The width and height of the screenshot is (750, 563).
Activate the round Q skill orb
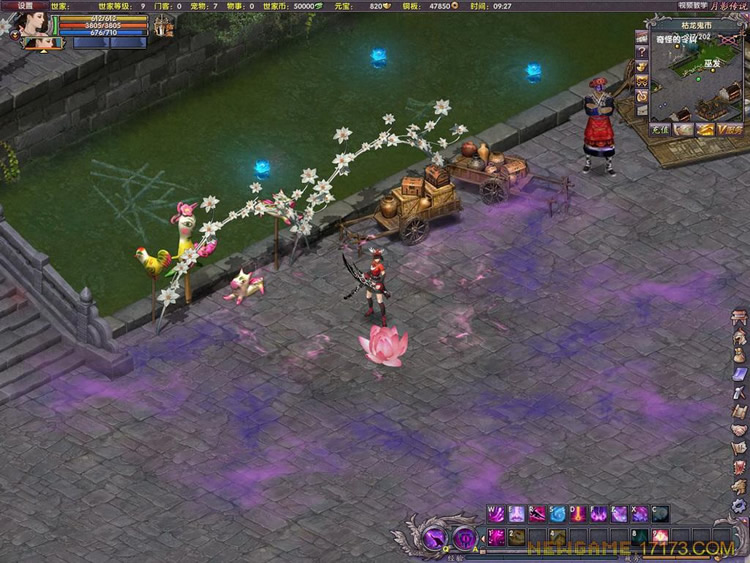tap(436, 539)
